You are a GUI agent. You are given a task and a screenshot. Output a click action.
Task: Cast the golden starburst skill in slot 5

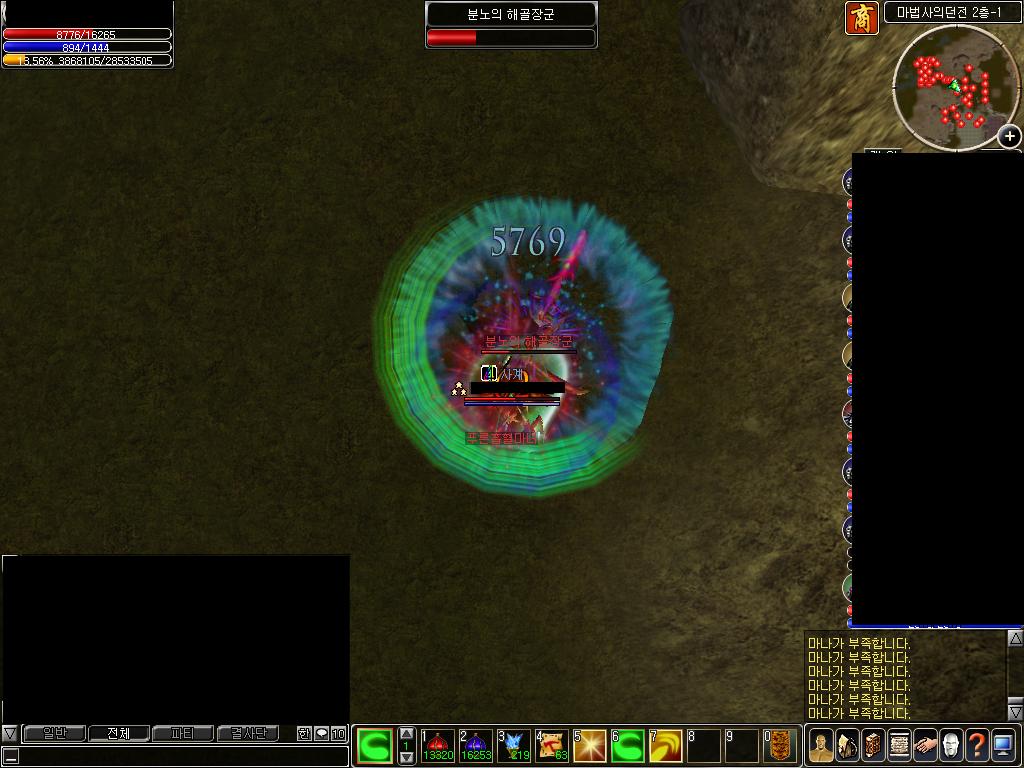pos(590,745)
